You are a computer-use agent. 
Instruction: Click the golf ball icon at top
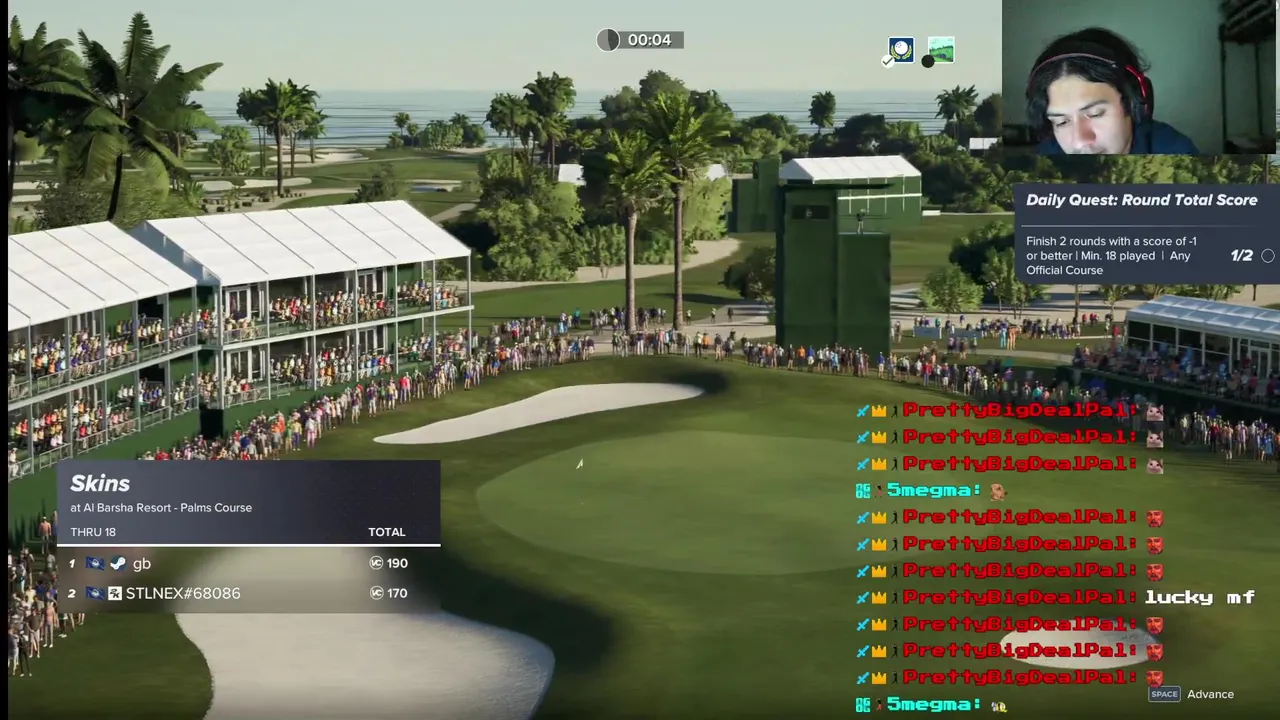click(901, 50)
